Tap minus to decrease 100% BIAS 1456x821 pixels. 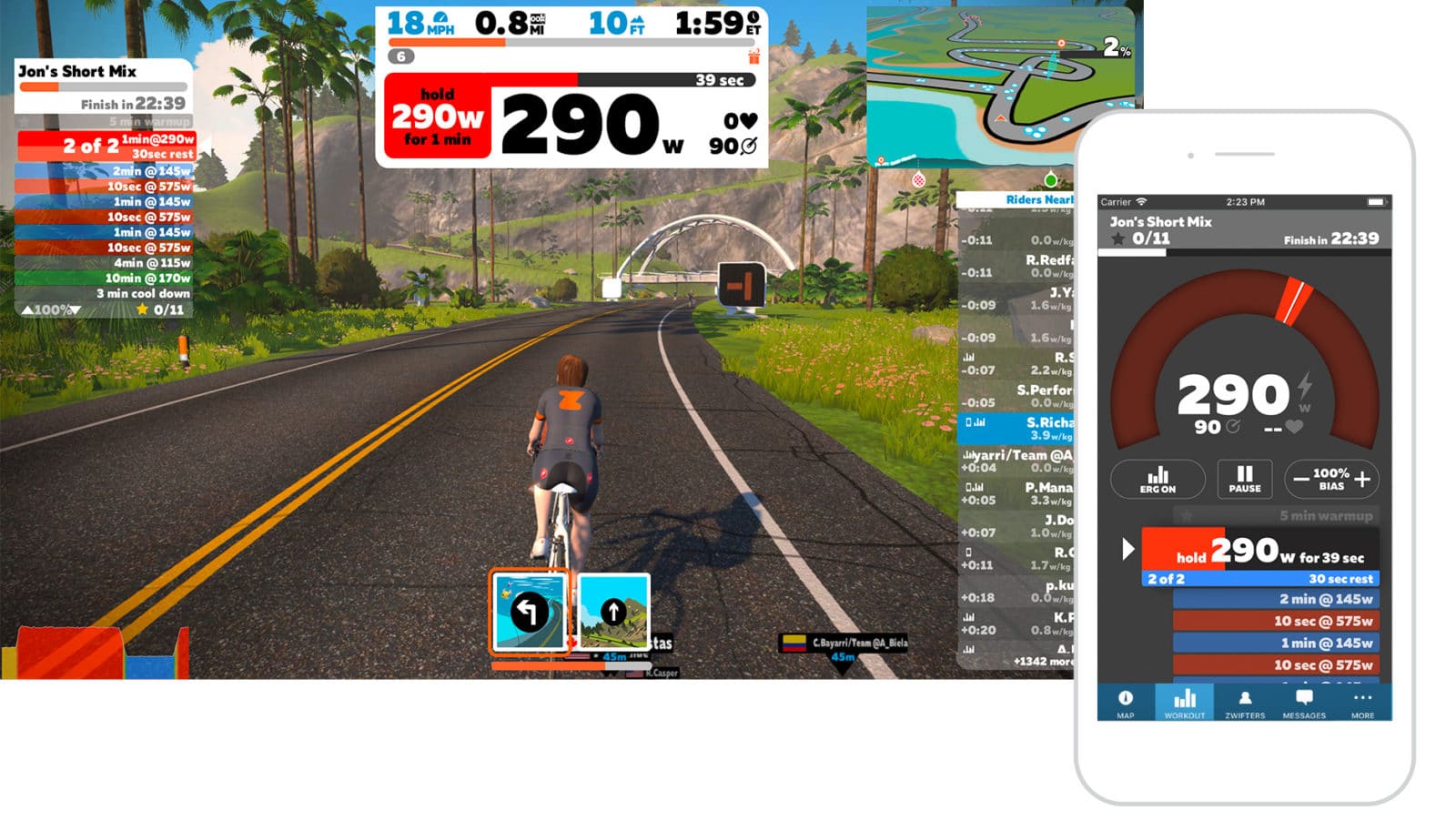(1299, 476)
